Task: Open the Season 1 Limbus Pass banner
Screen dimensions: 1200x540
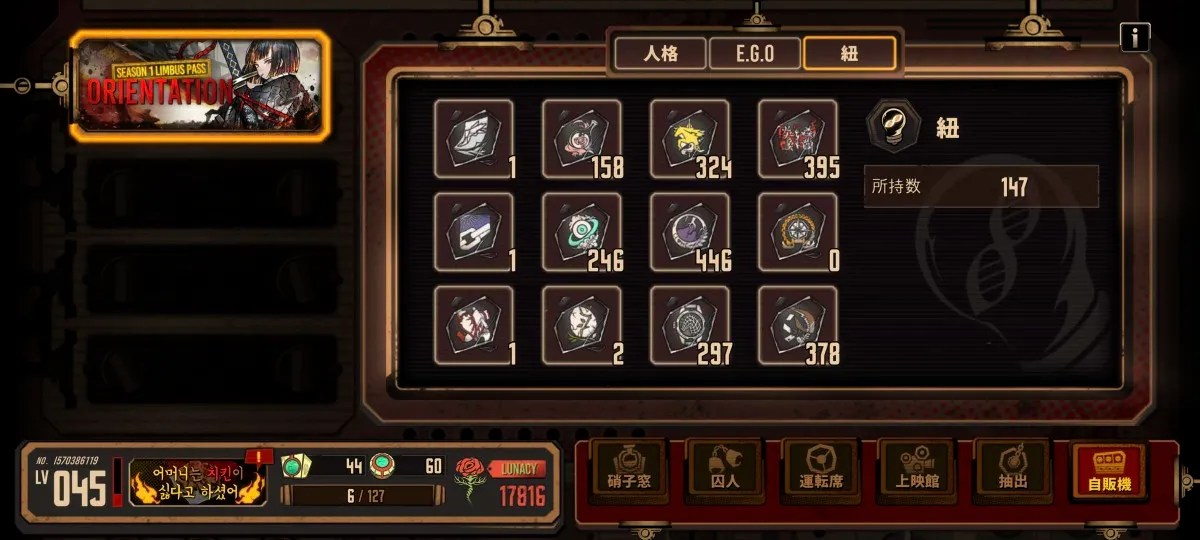Action: (x=200, y=85)
